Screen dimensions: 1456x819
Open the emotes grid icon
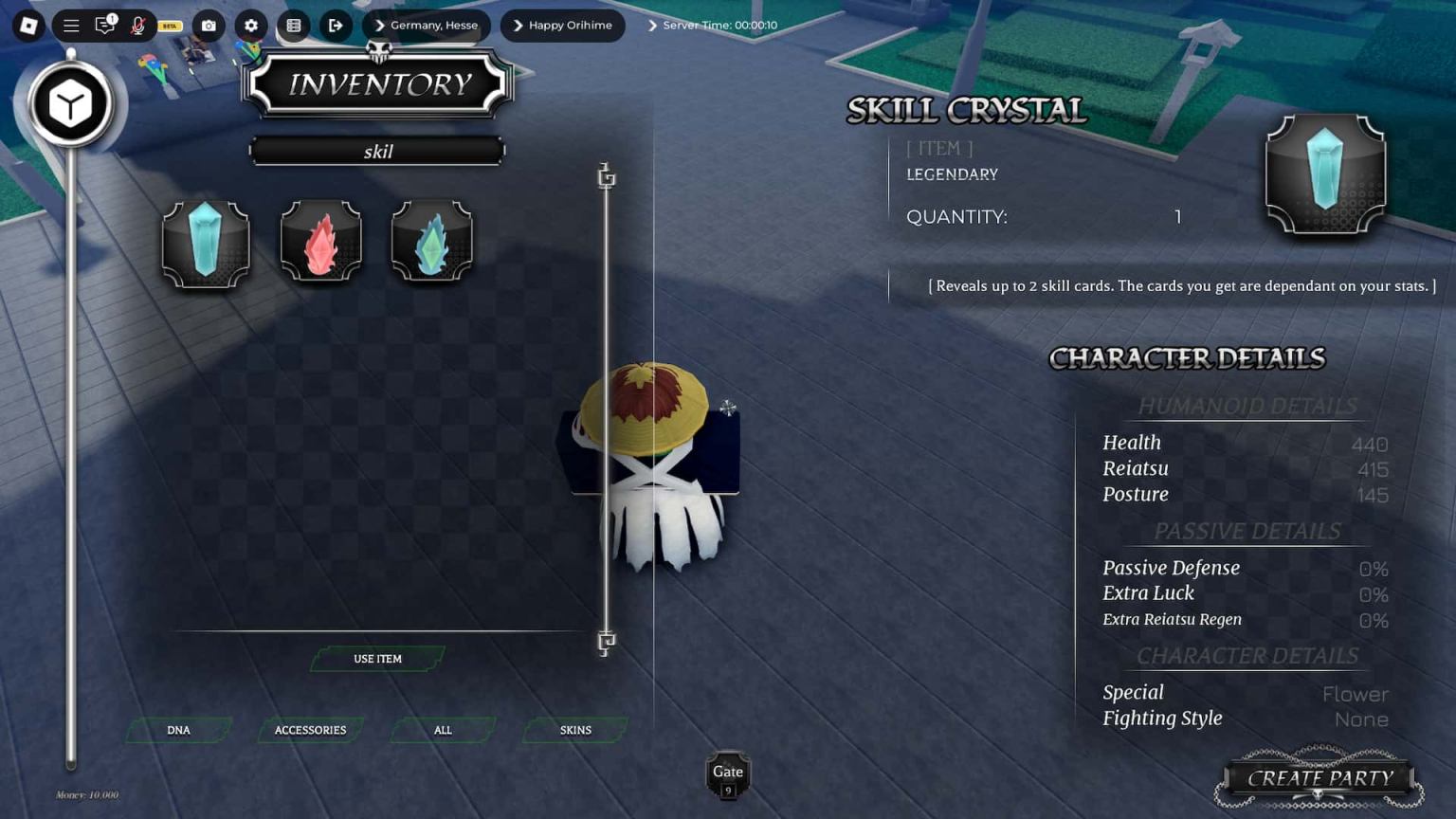293,26
